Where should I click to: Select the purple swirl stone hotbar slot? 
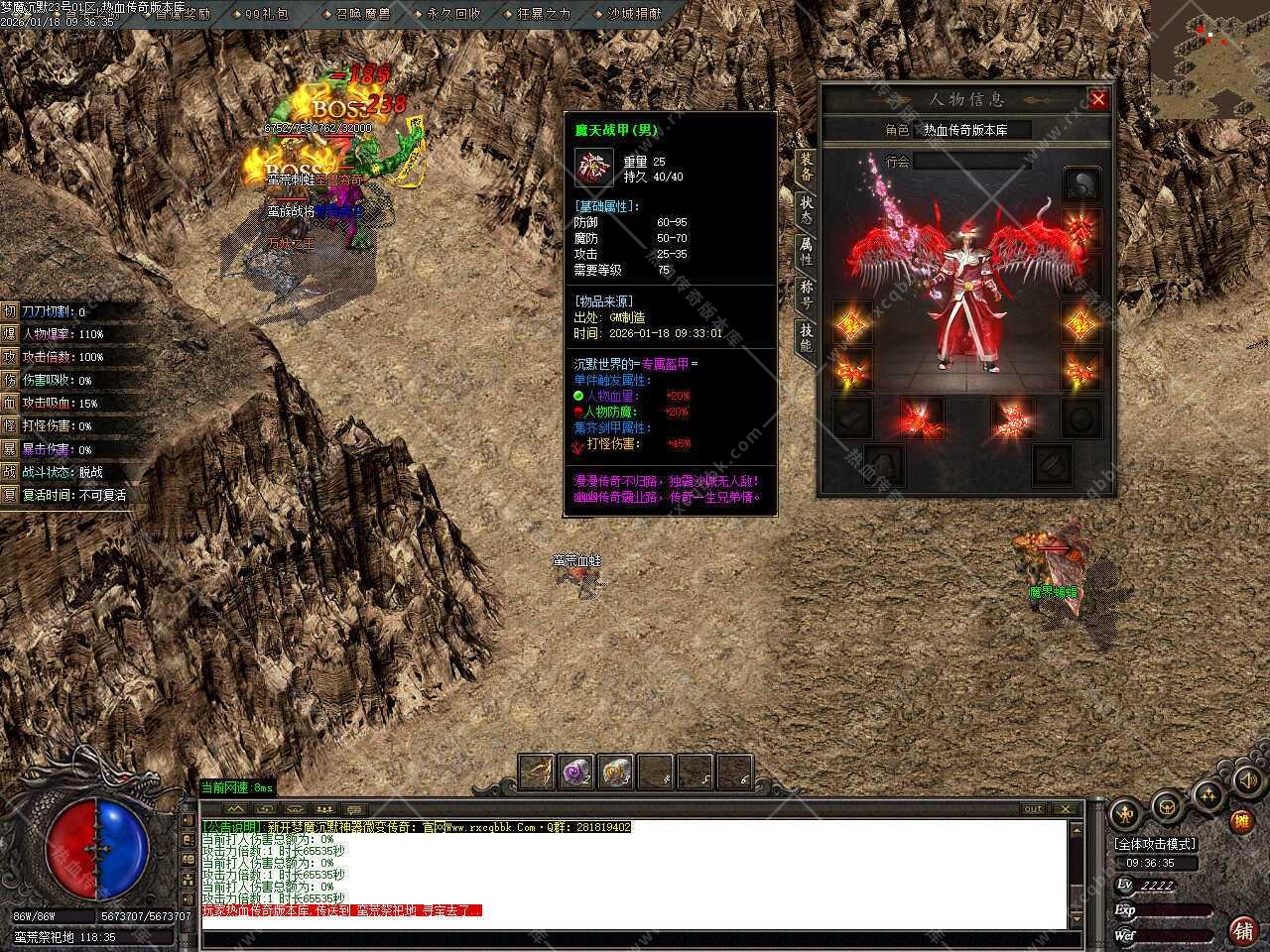tap(575, 773)
